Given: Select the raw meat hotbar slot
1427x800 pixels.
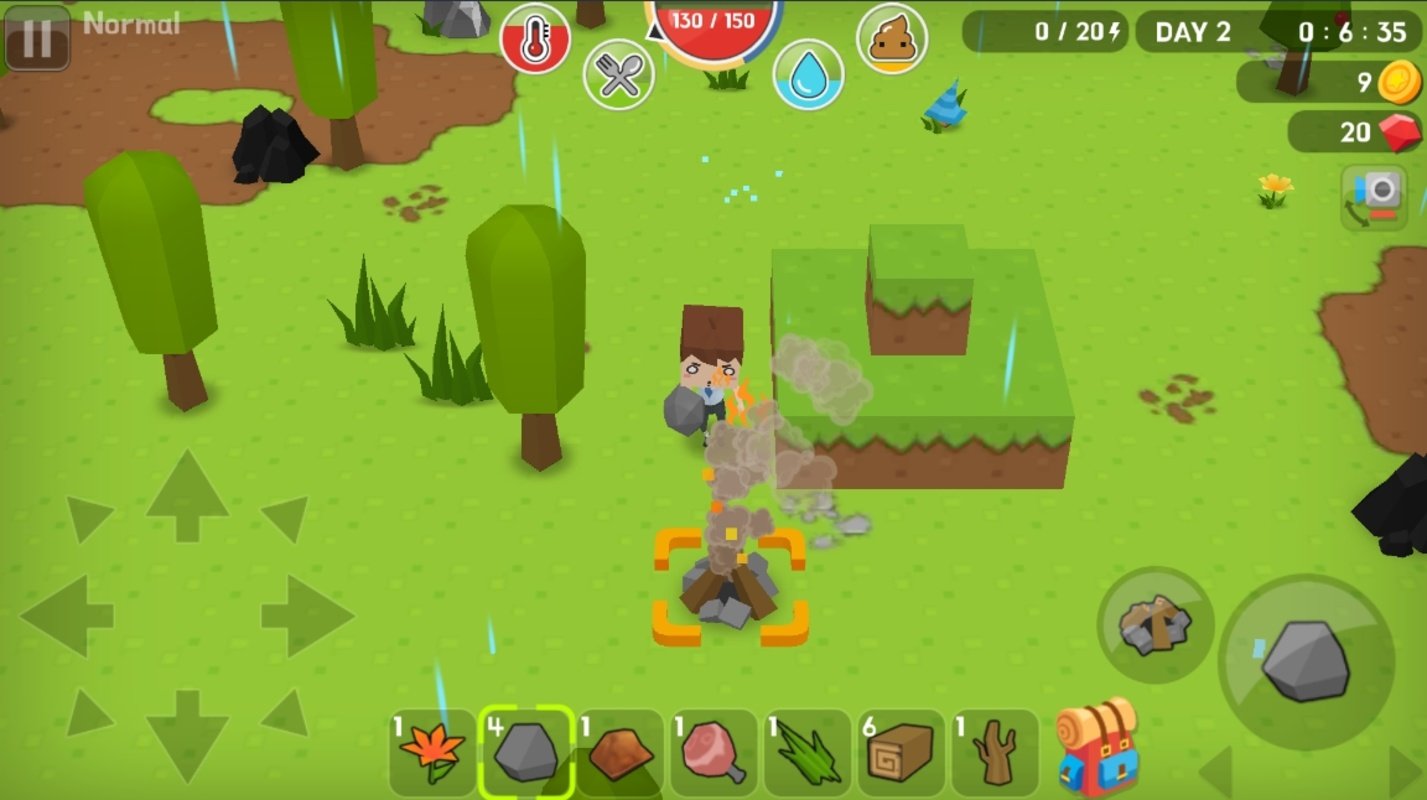Looking at the screenshot, I should (x=713, y=752).
